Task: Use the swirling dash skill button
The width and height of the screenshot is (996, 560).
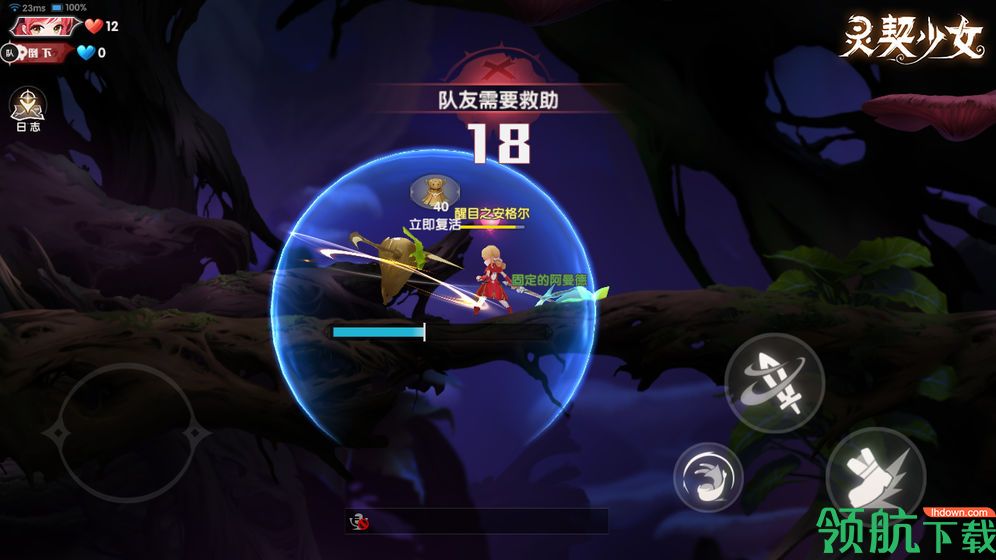Action: point(708,474)
